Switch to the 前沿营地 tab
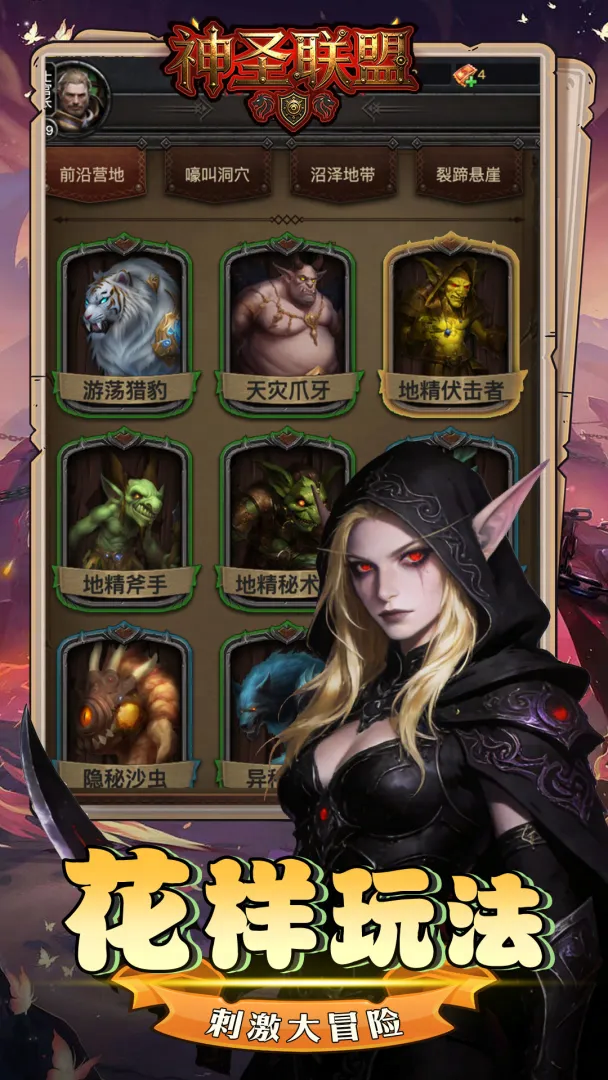This screenshot has height=1080, width=608. click(x=92, y=174)
